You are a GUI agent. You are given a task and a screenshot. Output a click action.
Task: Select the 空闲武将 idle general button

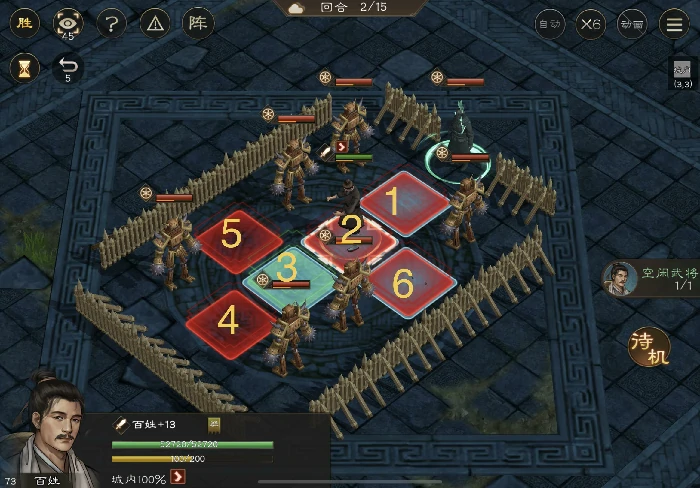[x=620, y=277]
